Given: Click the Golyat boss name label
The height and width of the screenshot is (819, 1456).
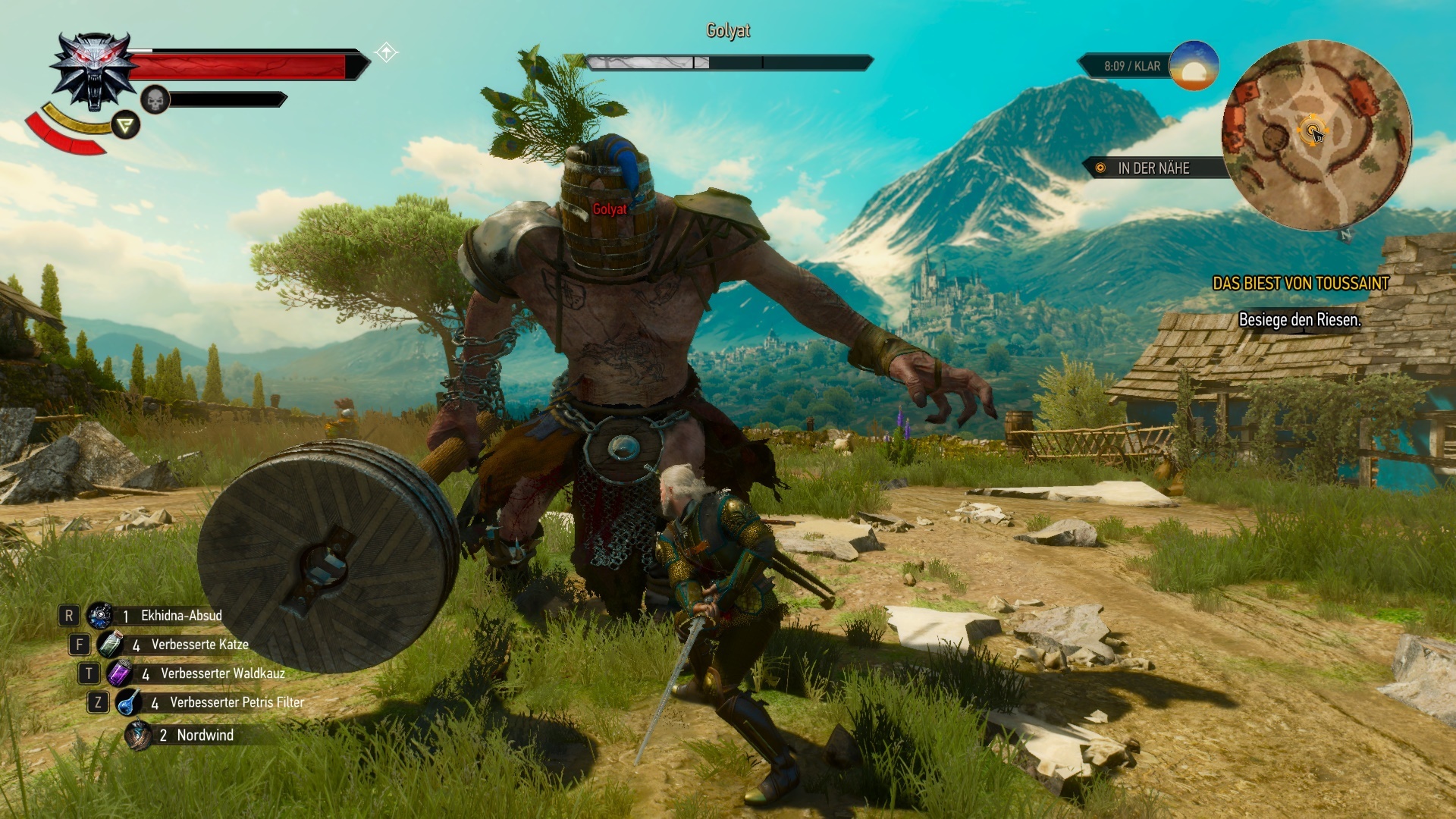Looking at the screenshot, I should click(x=727, y=31).
